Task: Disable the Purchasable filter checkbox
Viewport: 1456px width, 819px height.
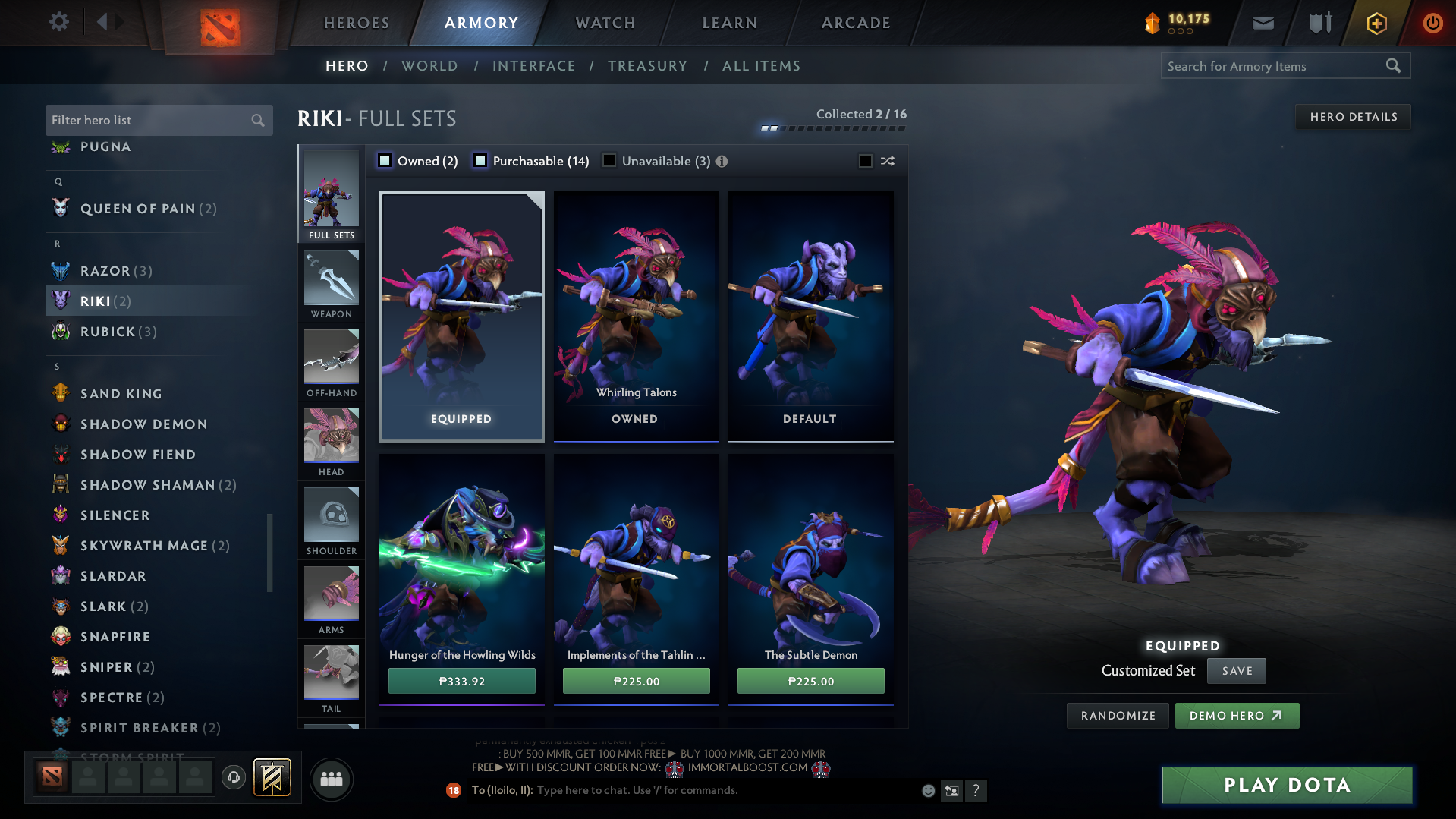Action: pos(480,161)
